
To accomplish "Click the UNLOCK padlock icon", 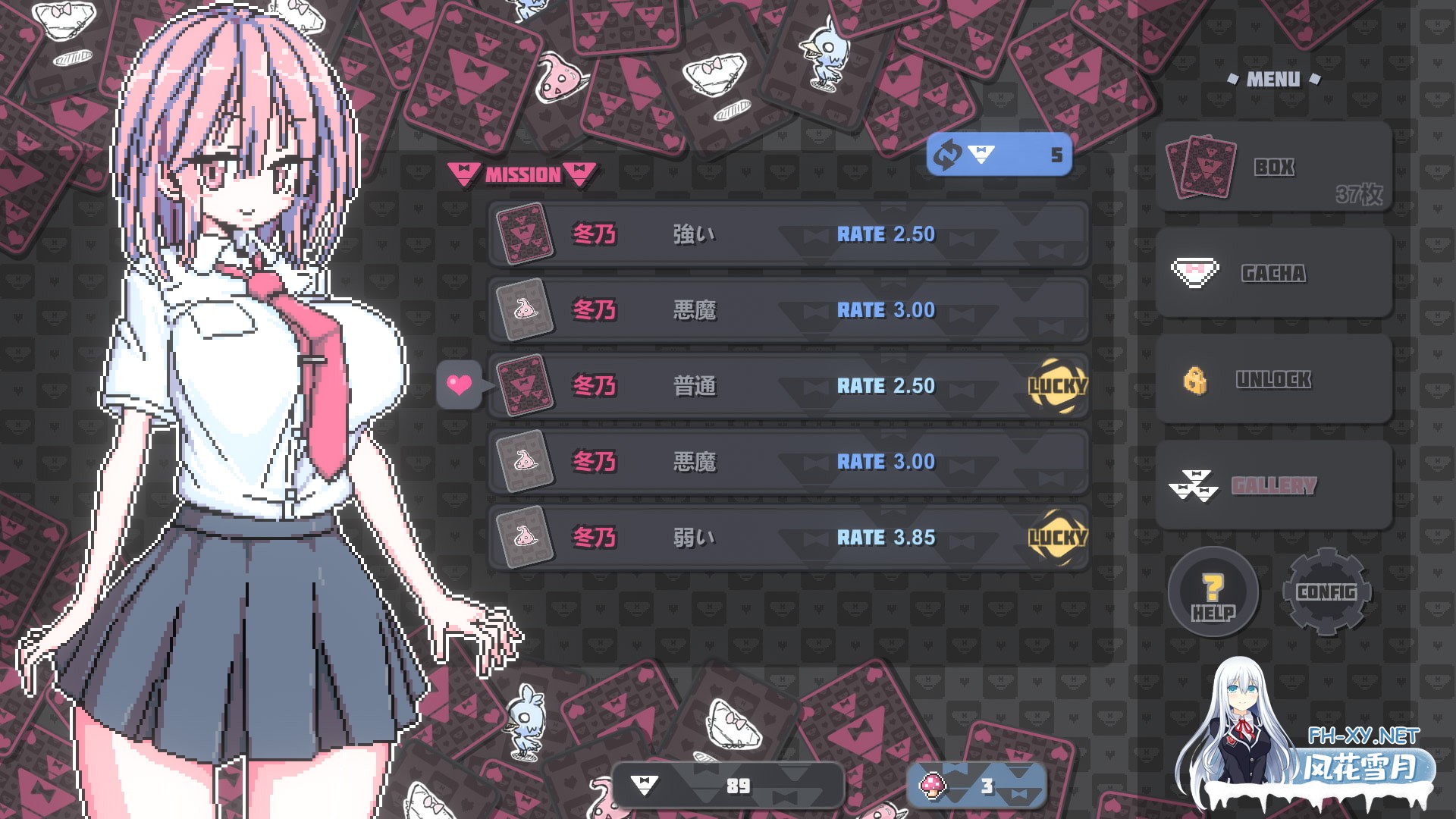I will (x=1197, y=380).
